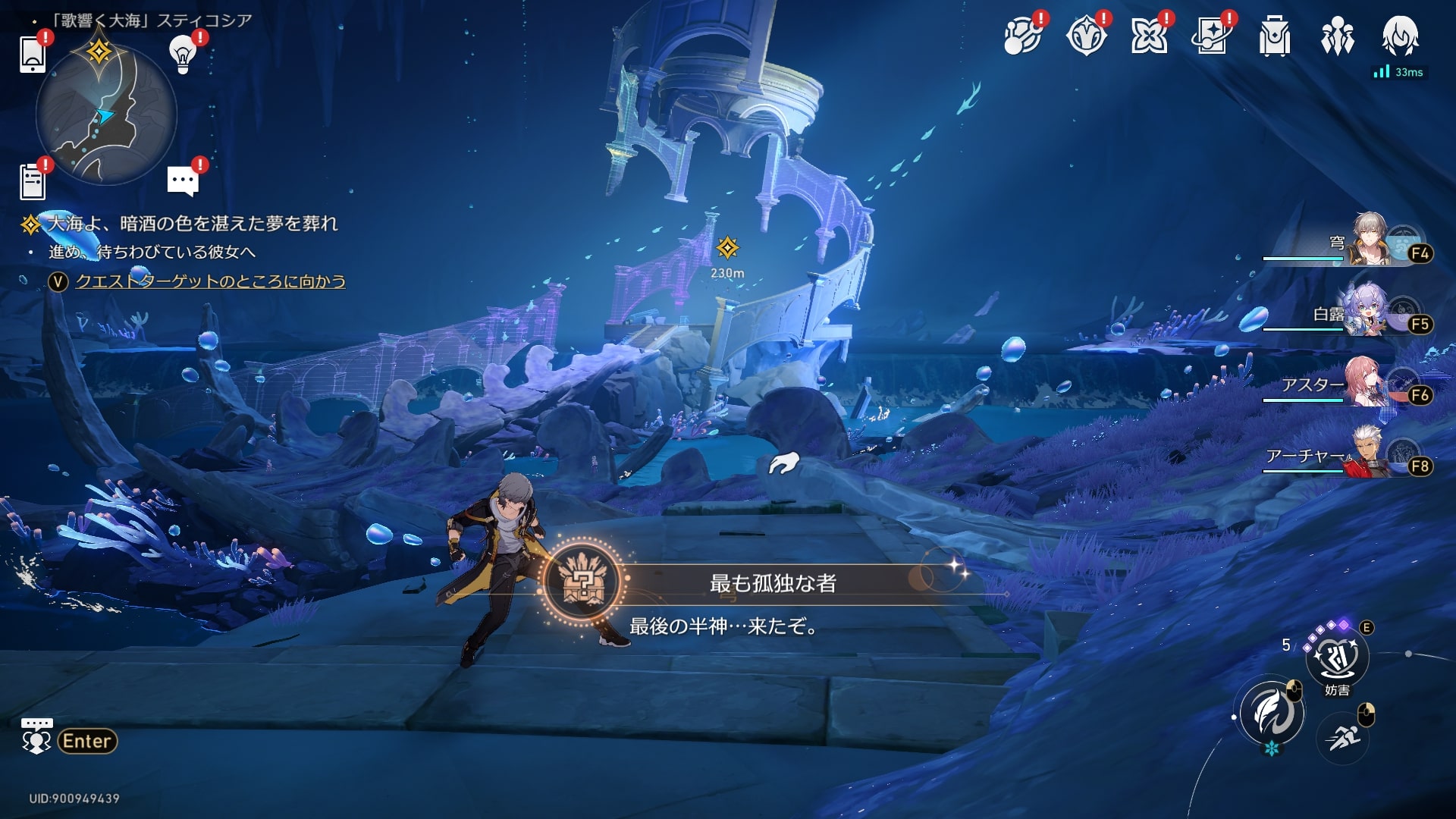This screenshot has height=819, width=1456.
Task: Open the circular minimap
Action: click(x=106, y=115)
